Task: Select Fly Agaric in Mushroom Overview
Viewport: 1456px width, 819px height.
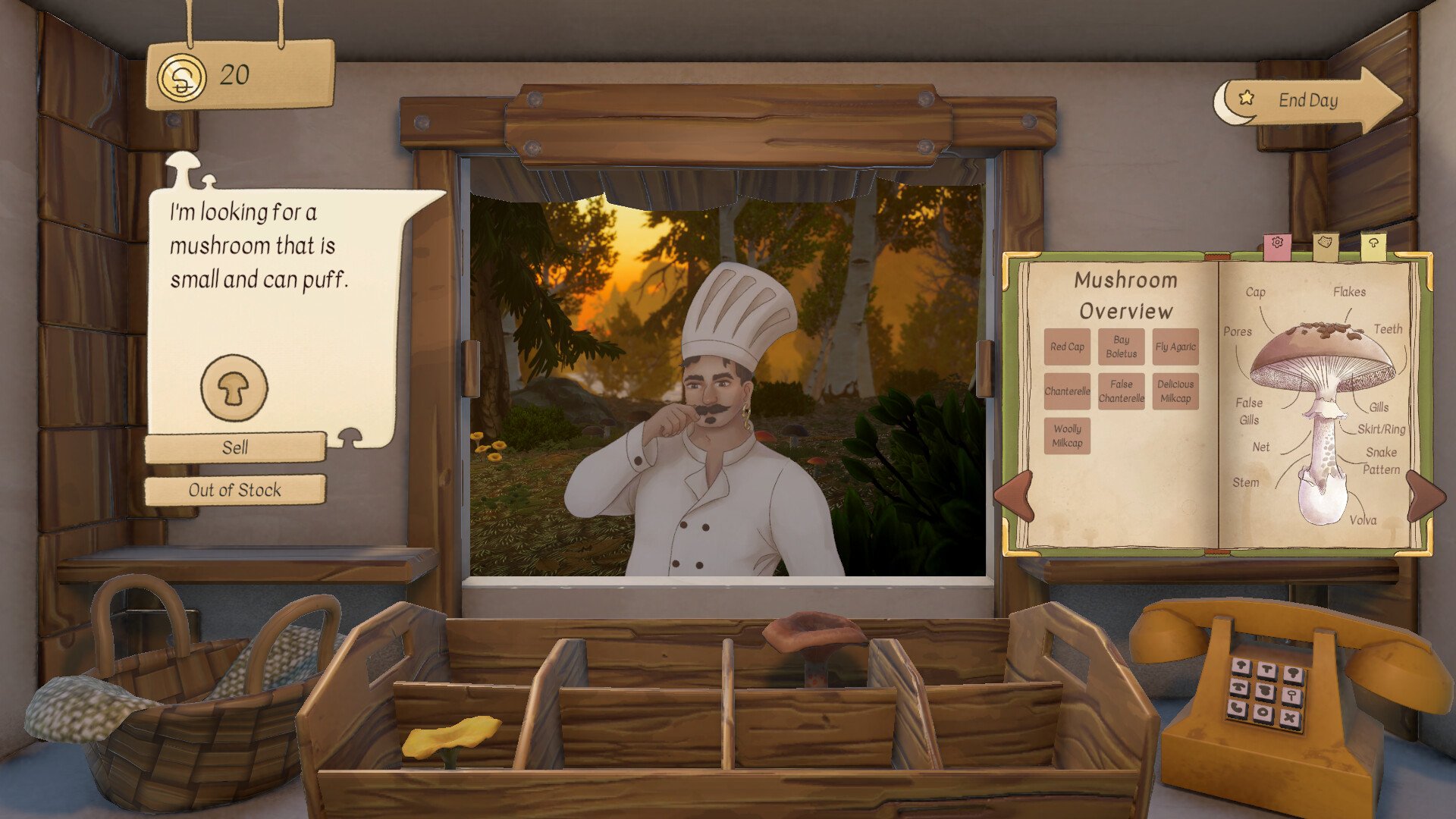Action: click(x=1175, y=347)
